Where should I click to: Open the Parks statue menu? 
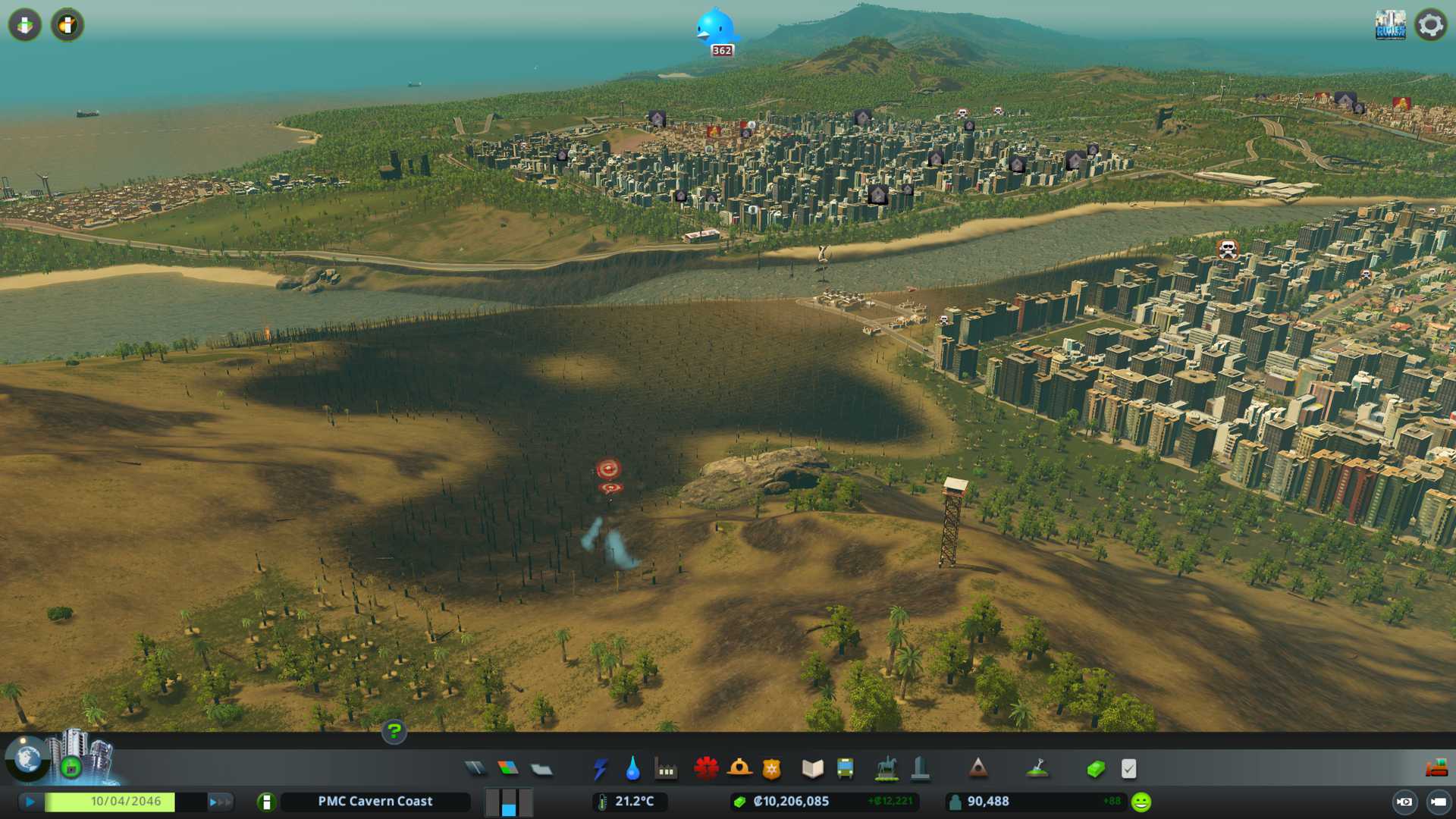[886, 769]
